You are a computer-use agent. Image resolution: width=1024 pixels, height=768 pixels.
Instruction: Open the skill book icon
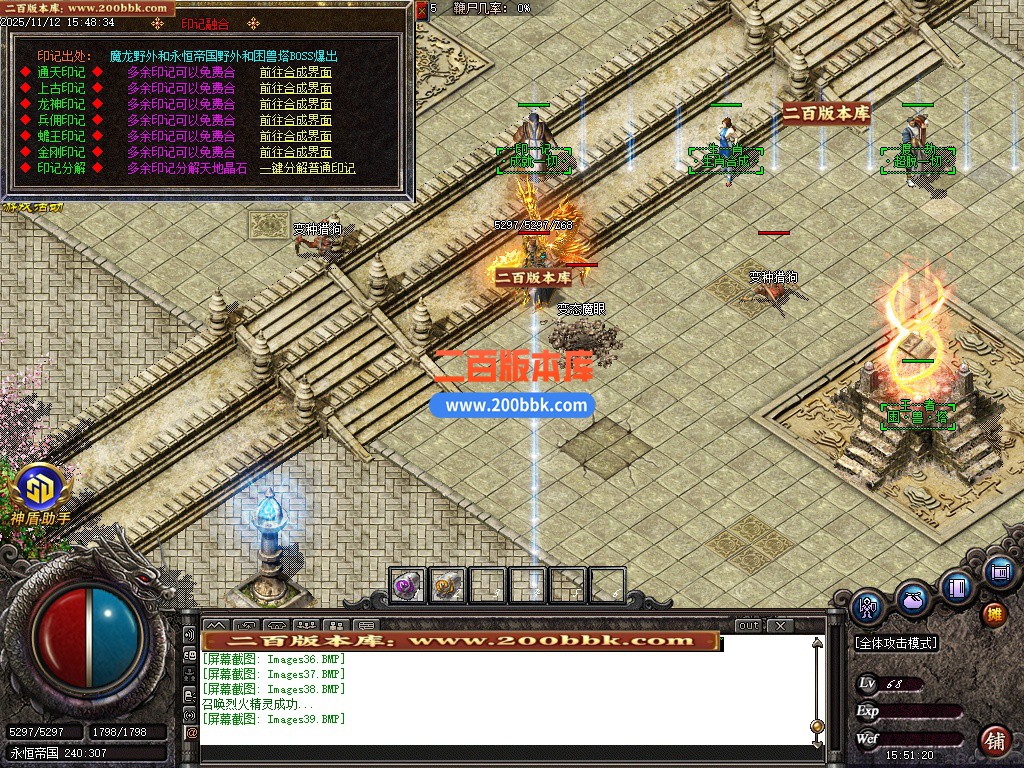(957, 587)
